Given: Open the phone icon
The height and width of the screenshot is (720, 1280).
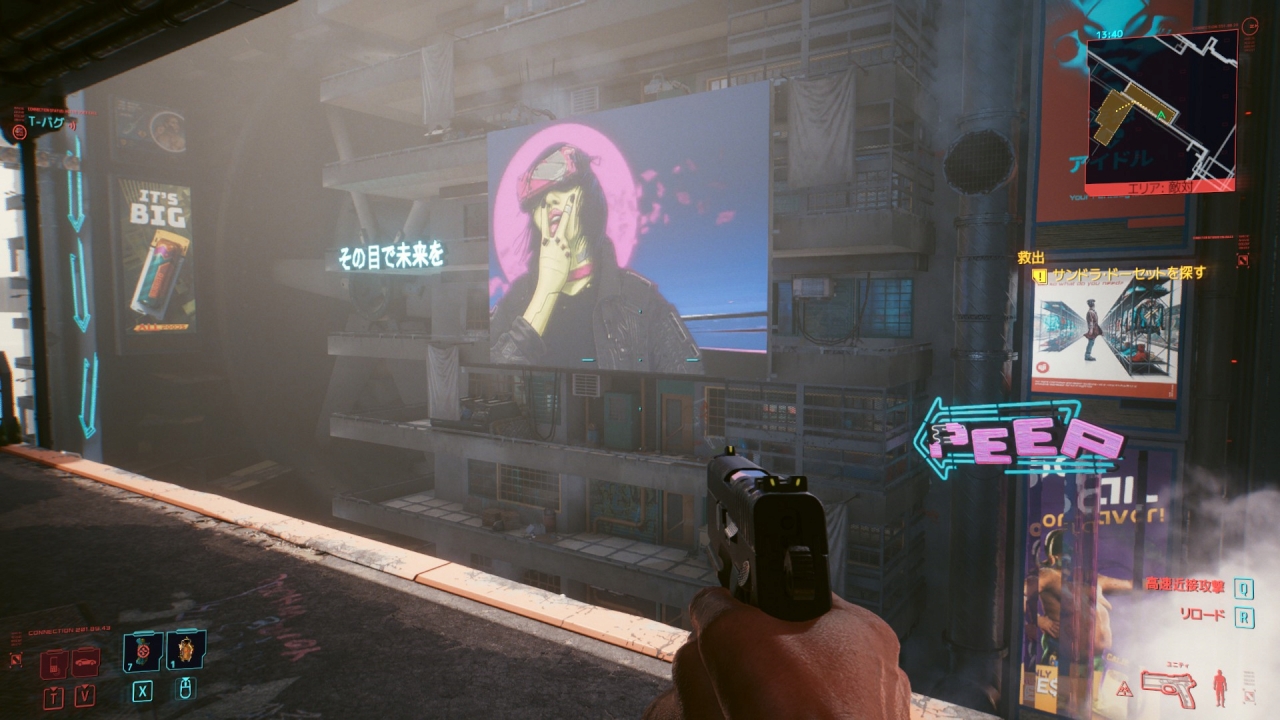Looking at the screenshot, I should (x=55, y=663).
